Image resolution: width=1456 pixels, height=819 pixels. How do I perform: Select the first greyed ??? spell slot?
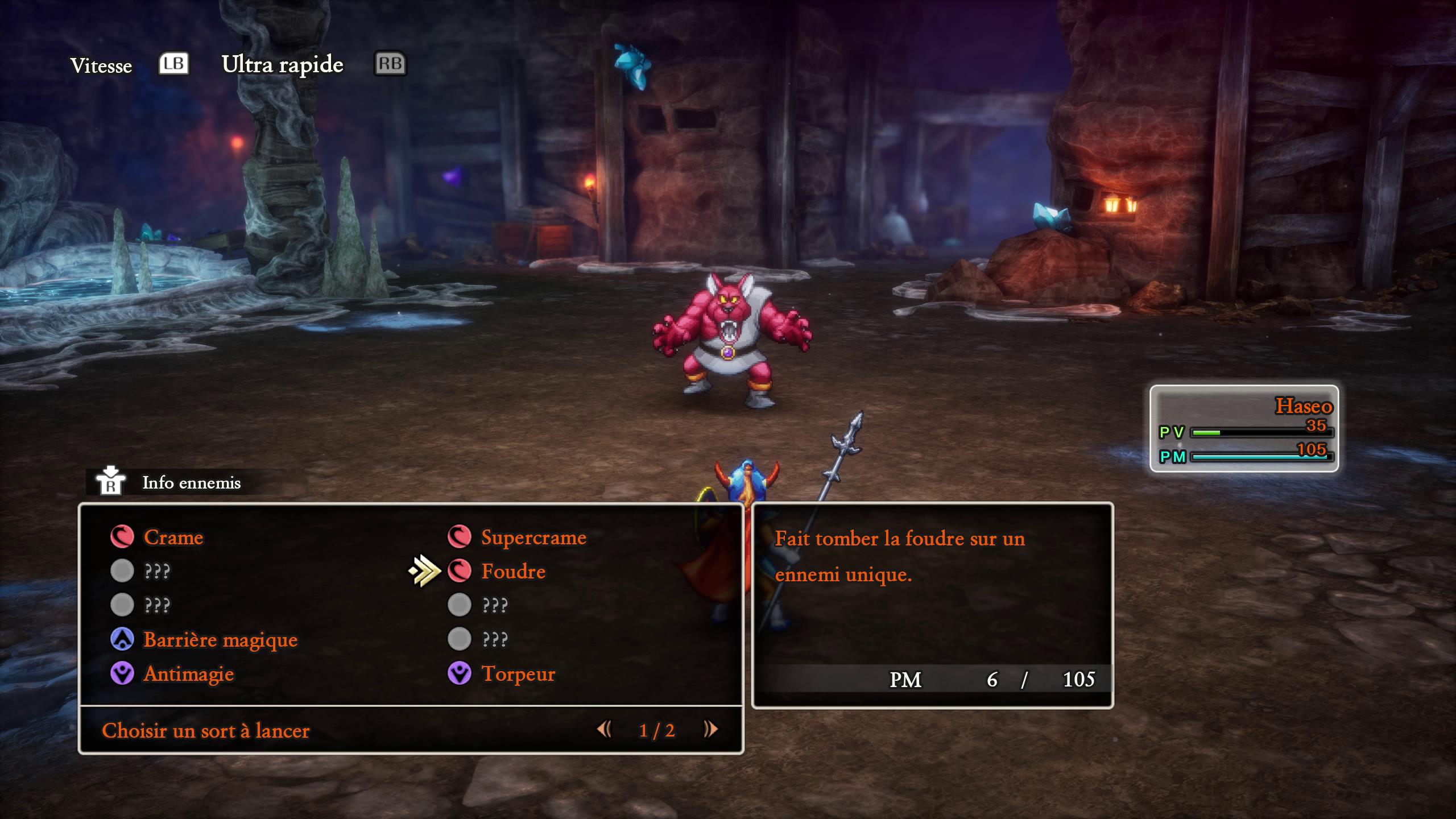coord(122,571)
